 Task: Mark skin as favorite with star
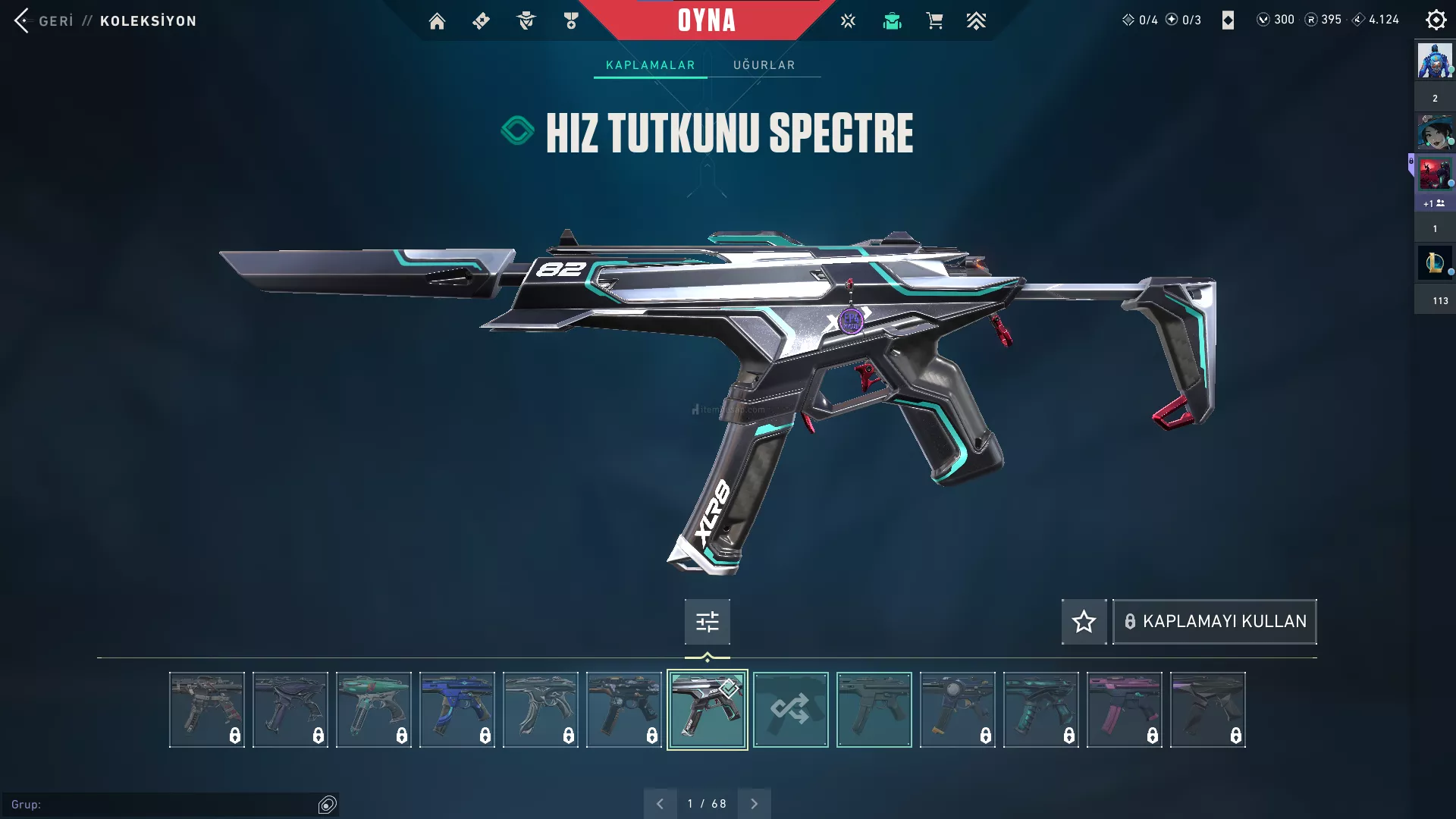click(1084, 622)
